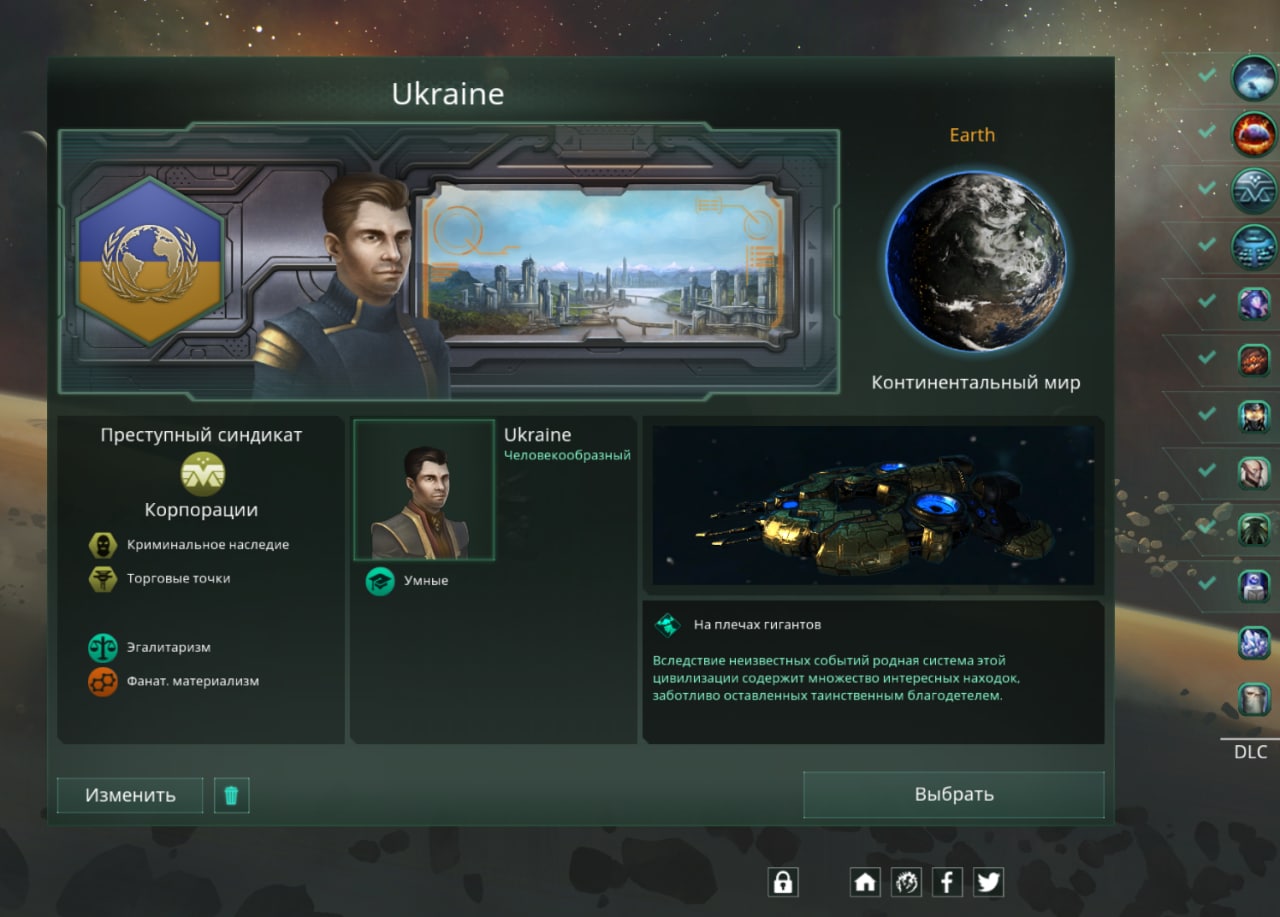Click the Эгалитаризм ethic icon
This screenshot has width=1280, height=917.
pyautogui.click(x=102, y=647)
